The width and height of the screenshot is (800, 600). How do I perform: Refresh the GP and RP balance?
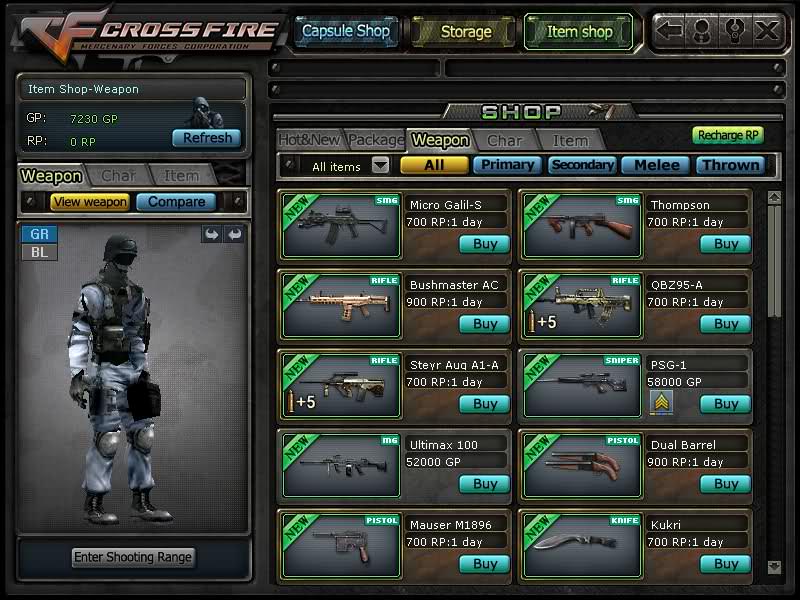pos(207,138)
